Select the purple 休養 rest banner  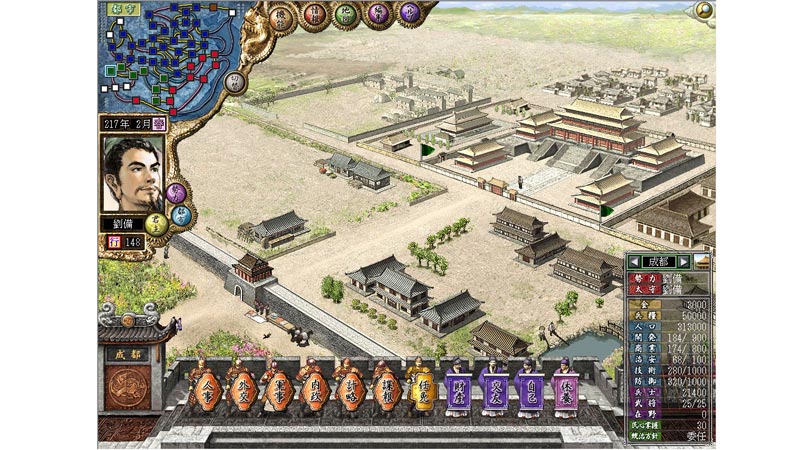pyautogui.click(x=566, y=387)
